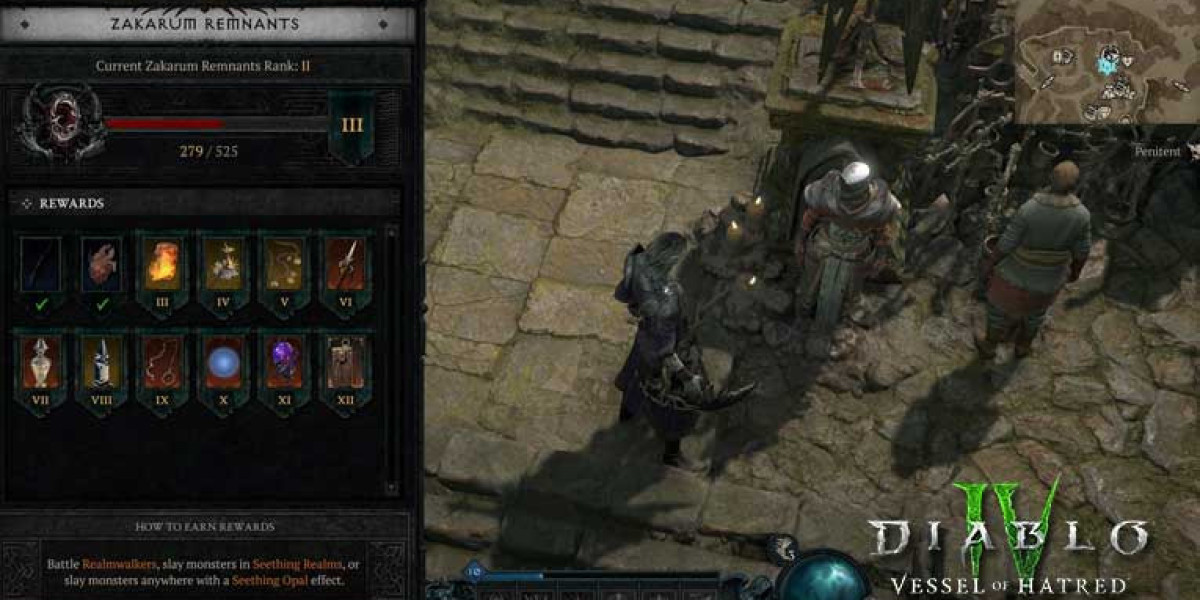The width and height of the screenshot is (1200, 600).
Task: Select the rank X blue orb reward
Action: [x=224, y=363]
